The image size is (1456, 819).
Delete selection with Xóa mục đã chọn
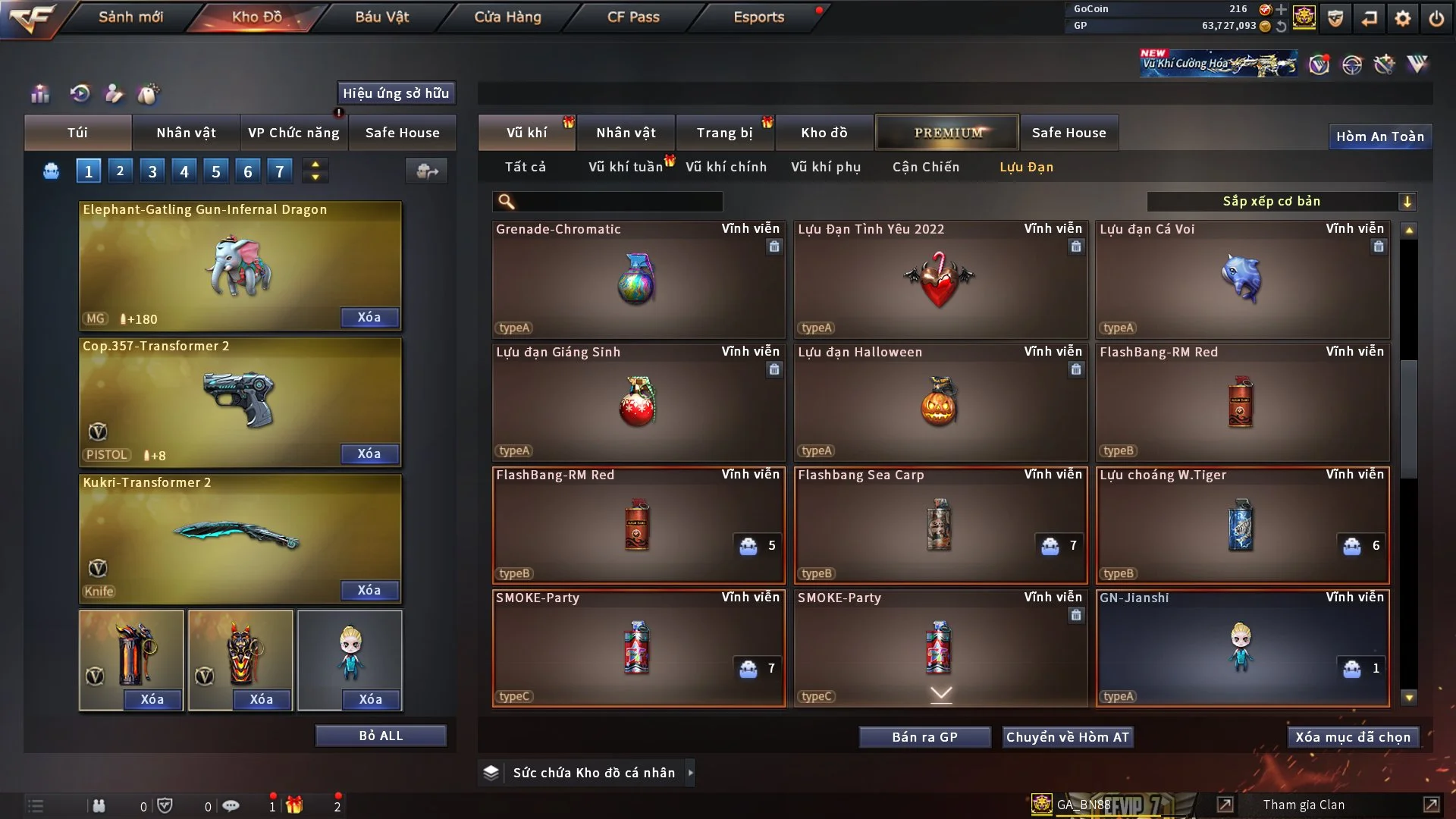click(x=1353, y=737)
